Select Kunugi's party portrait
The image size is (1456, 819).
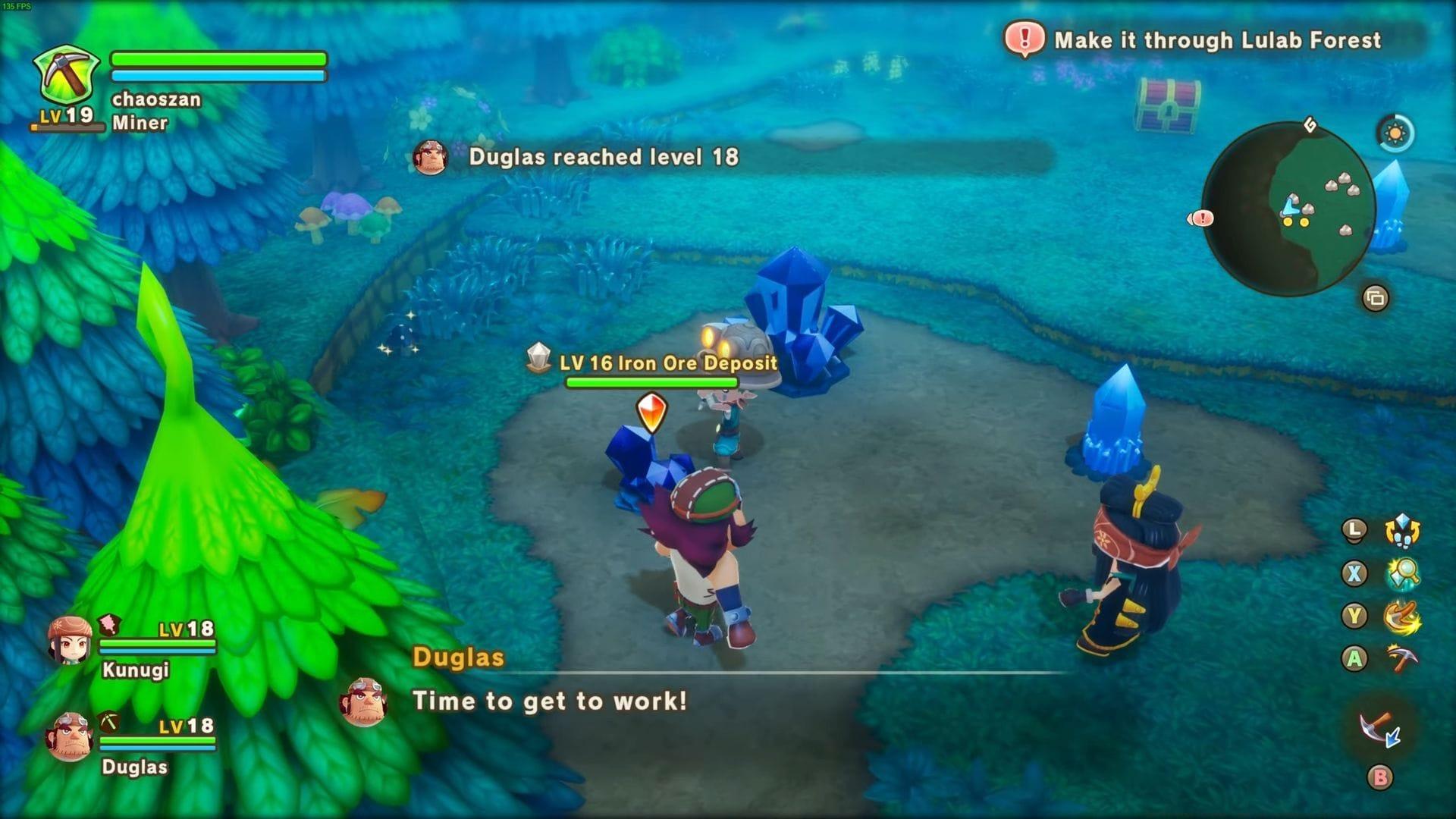[x=70, y=641]
